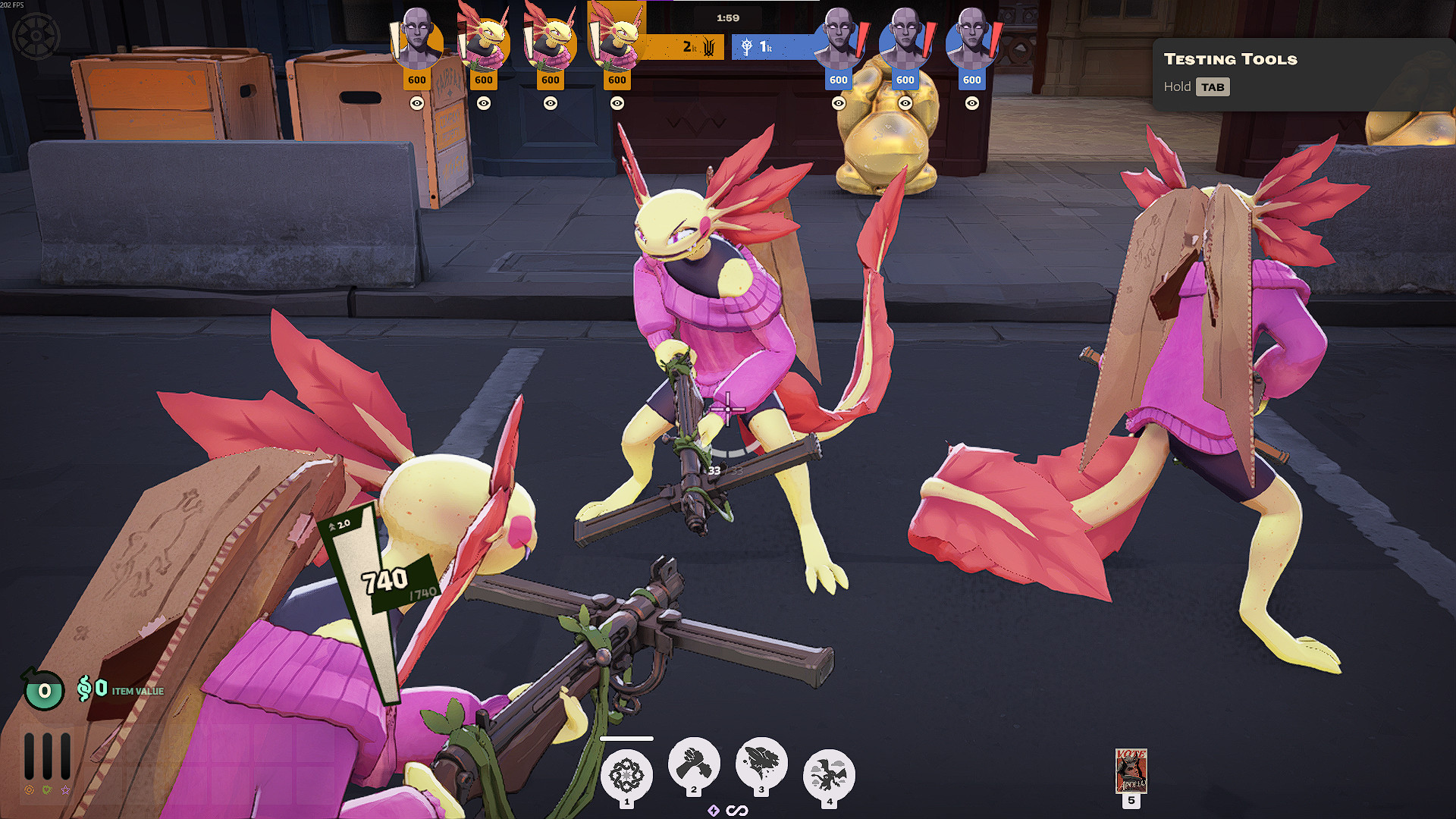The width and height of the screenshot is (1456, 819).
Task: Choose the highlighted axolotl player portrait
Action: coord(617,36)
